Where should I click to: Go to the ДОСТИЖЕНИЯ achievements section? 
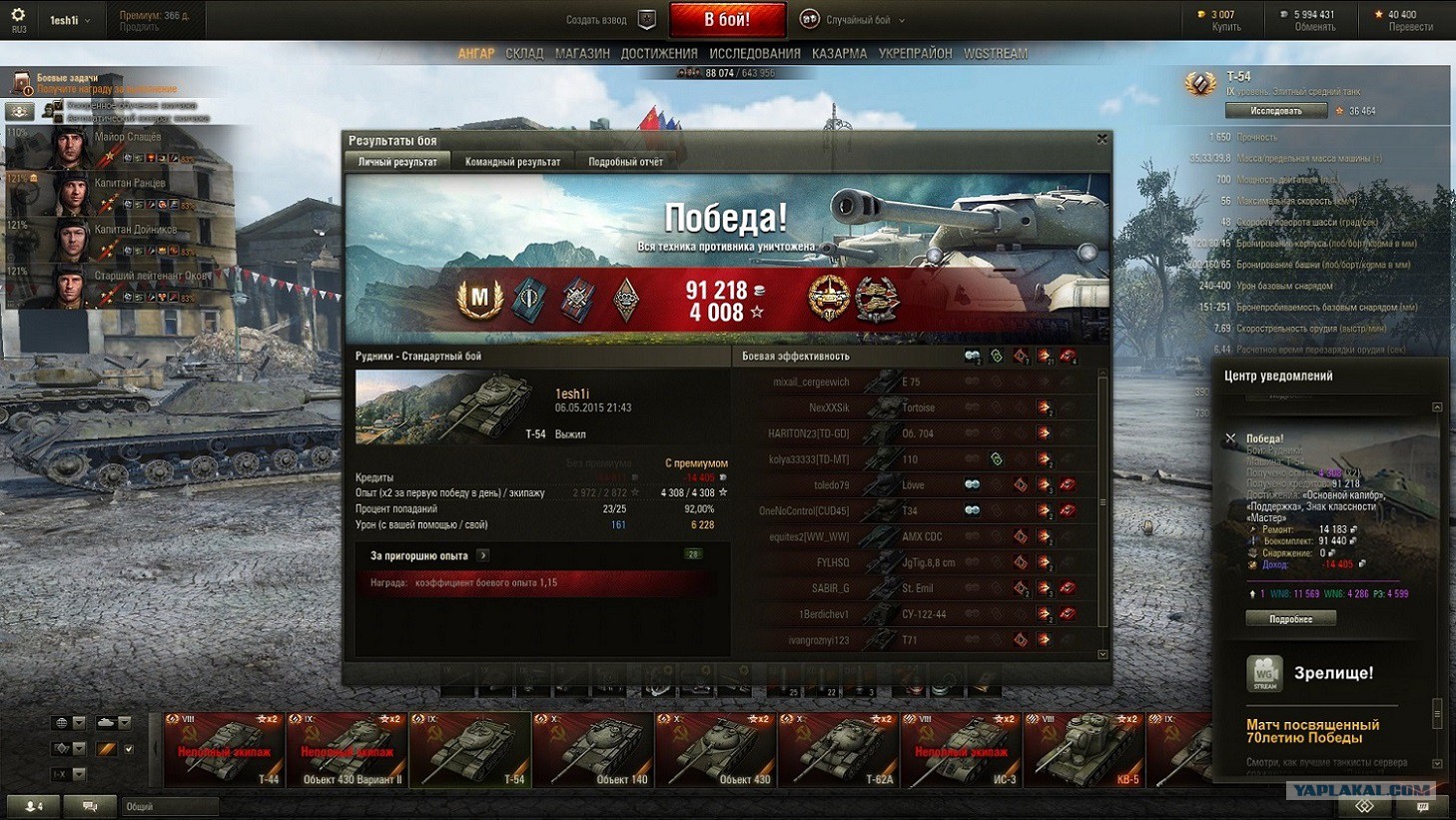tap(659, 54)
